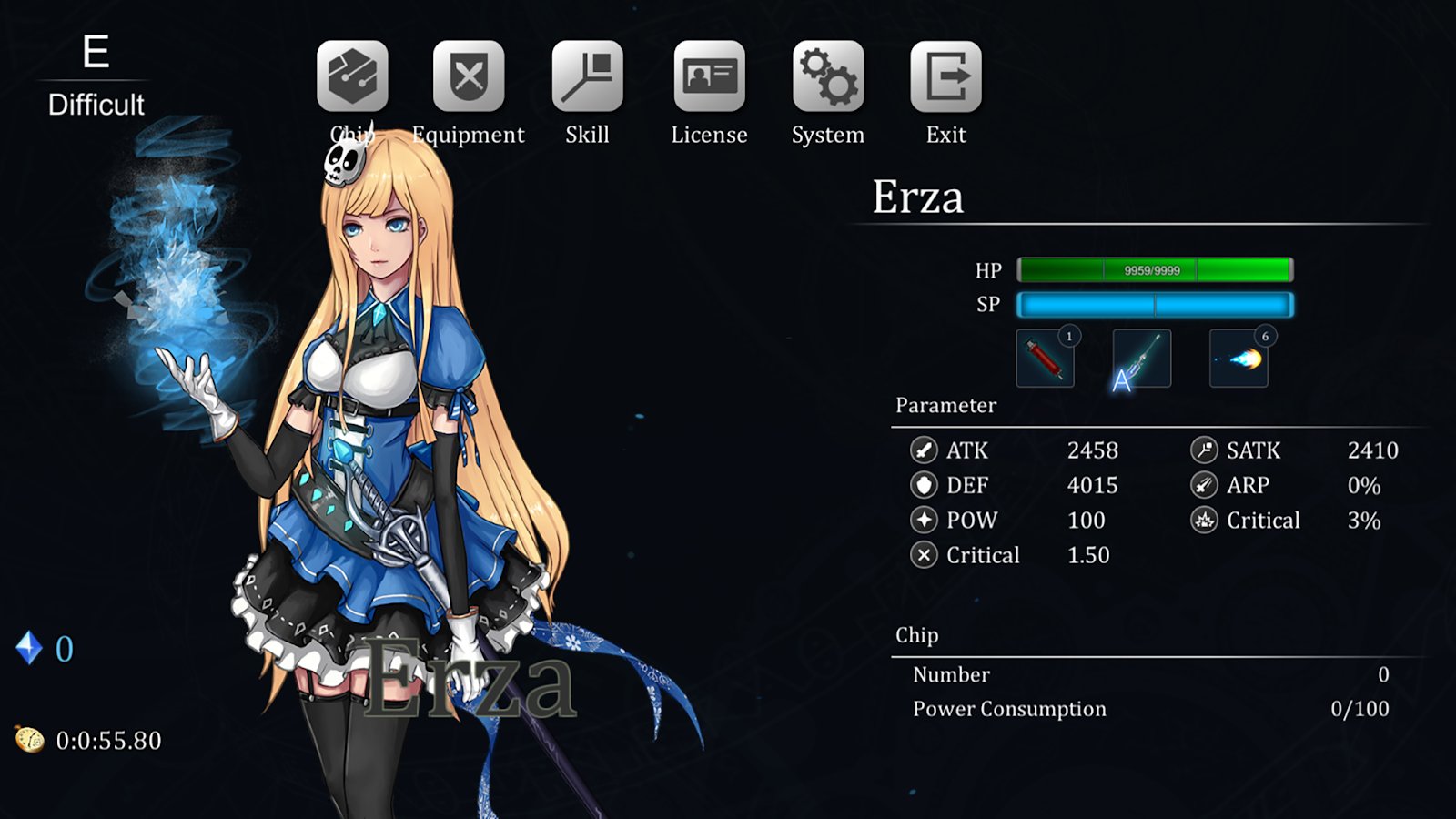Select the red potion item slot
This screenshot has width=1456, height=819.
pyautogui.click(x=1045, y=359)
